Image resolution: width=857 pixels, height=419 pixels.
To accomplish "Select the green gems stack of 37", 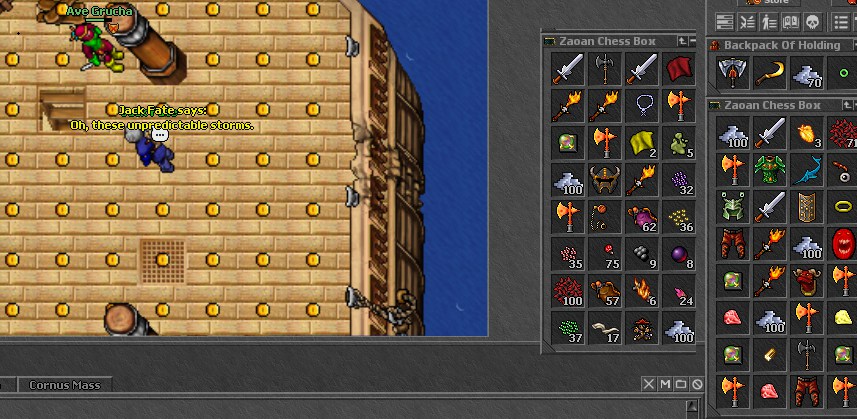I will [x=568, y=327].
